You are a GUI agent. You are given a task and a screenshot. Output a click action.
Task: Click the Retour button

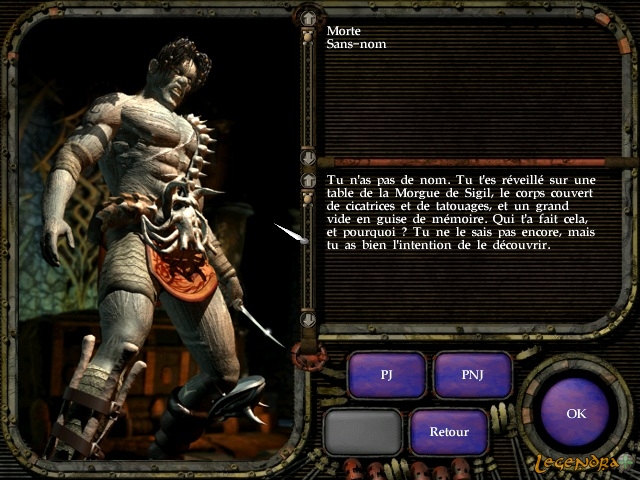(449, 432)
